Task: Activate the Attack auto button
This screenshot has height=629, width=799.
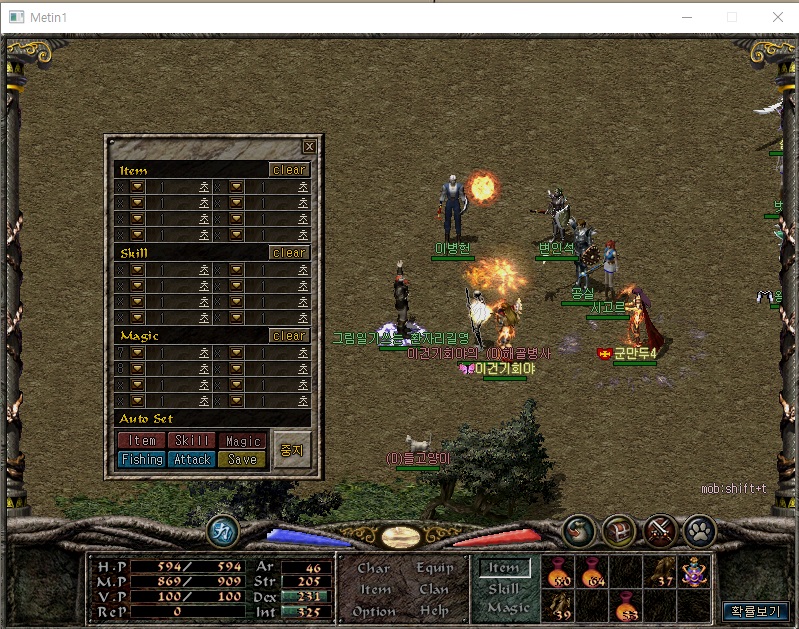Action: tap(192, 460)
